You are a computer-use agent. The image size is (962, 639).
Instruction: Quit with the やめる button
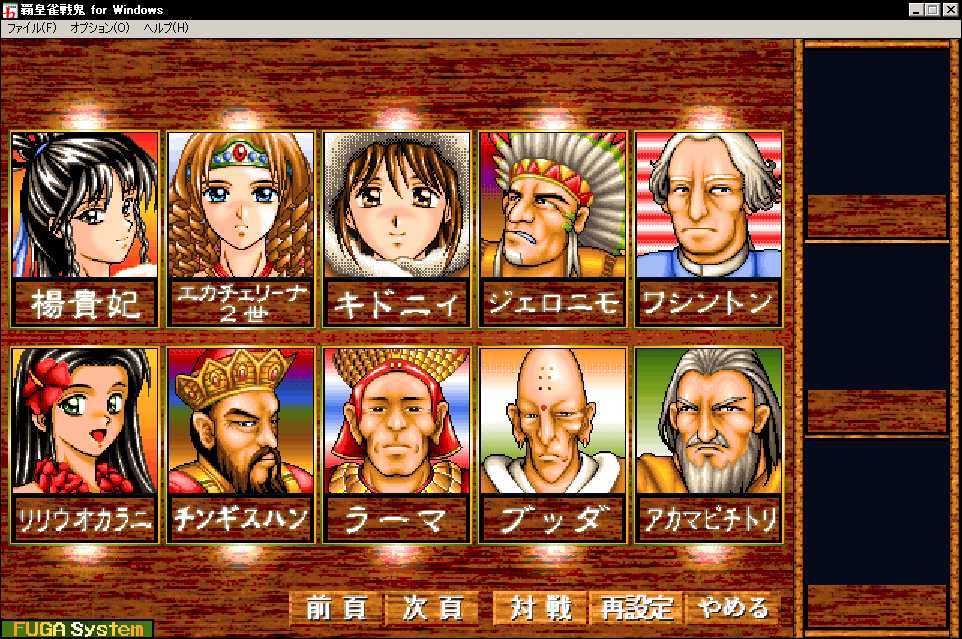click(733, 608)
